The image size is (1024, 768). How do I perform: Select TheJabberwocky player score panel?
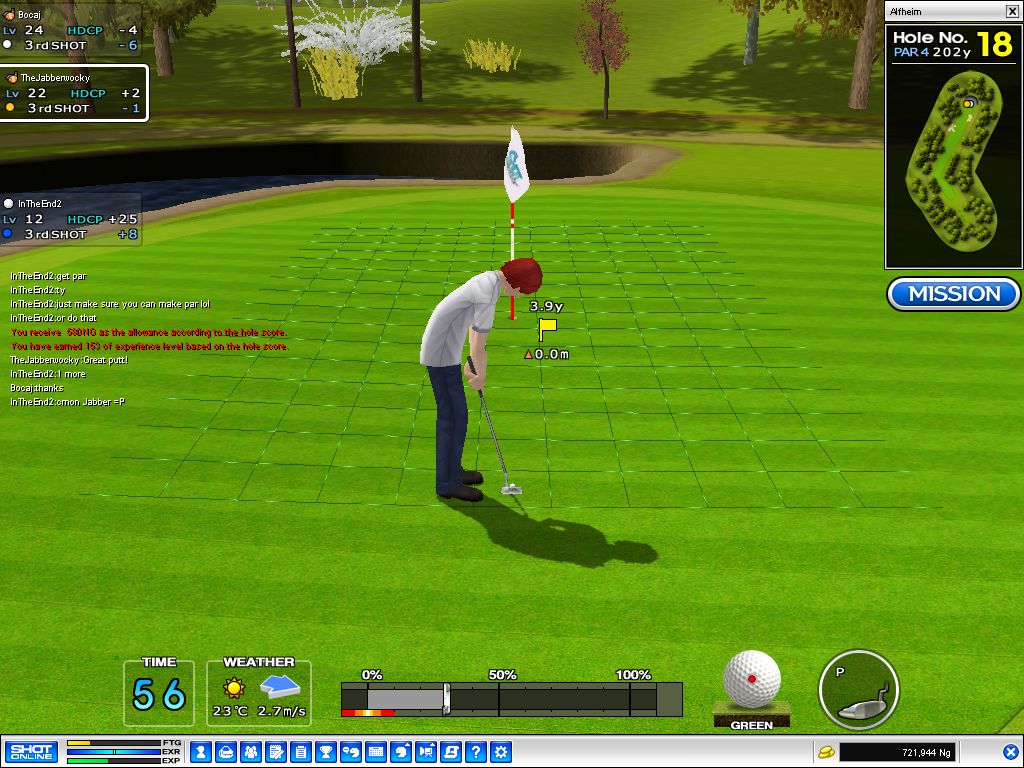coord(73,93)
